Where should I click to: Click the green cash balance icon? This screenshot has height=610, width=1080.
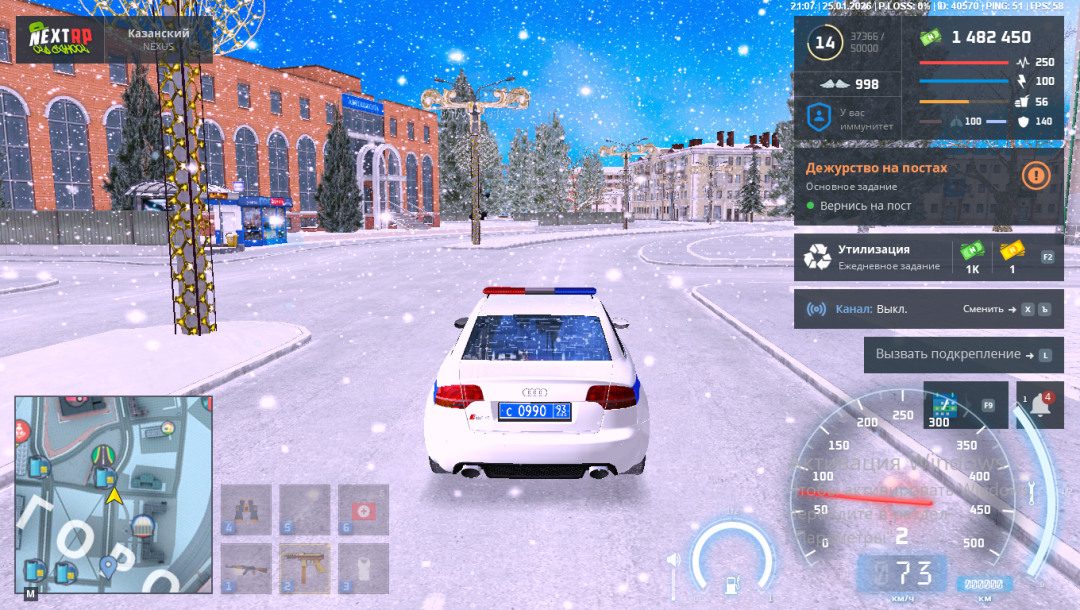coord(930,37)
